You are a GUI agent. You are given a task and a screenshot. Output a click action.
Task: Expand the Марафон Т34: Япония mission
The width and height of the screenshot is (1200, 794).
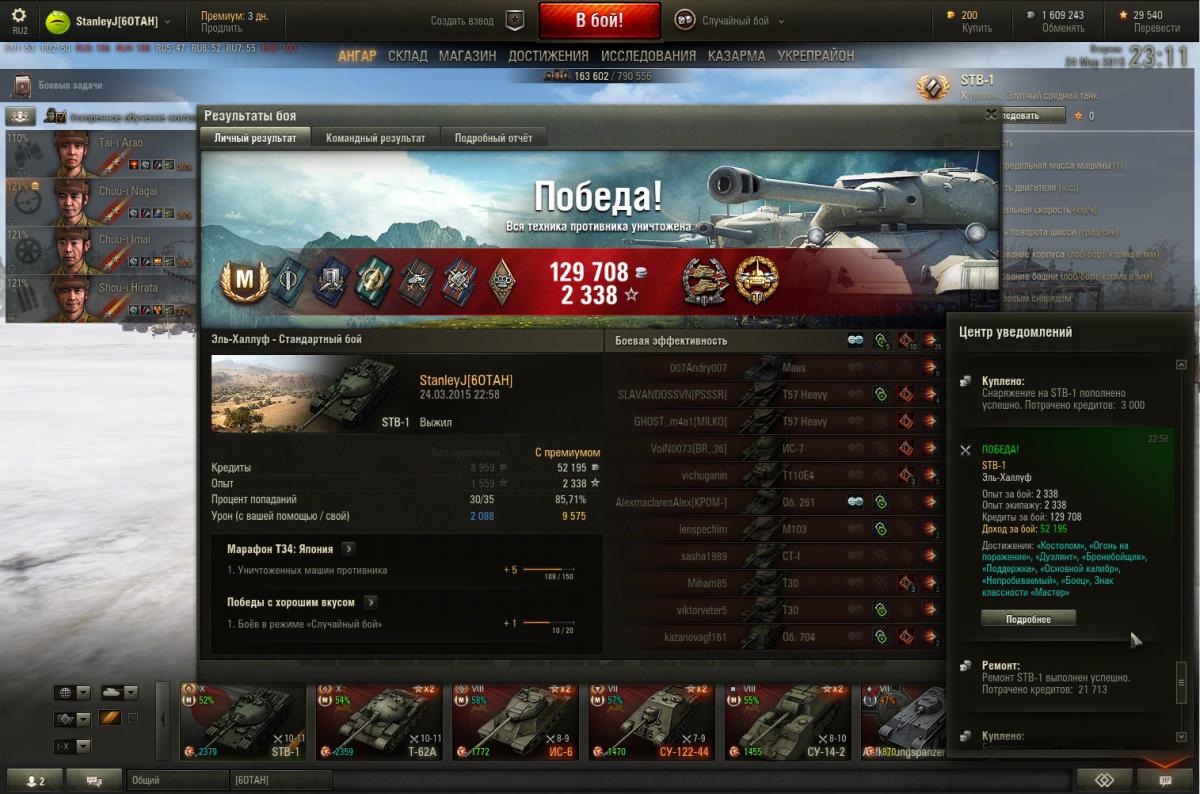348,549
